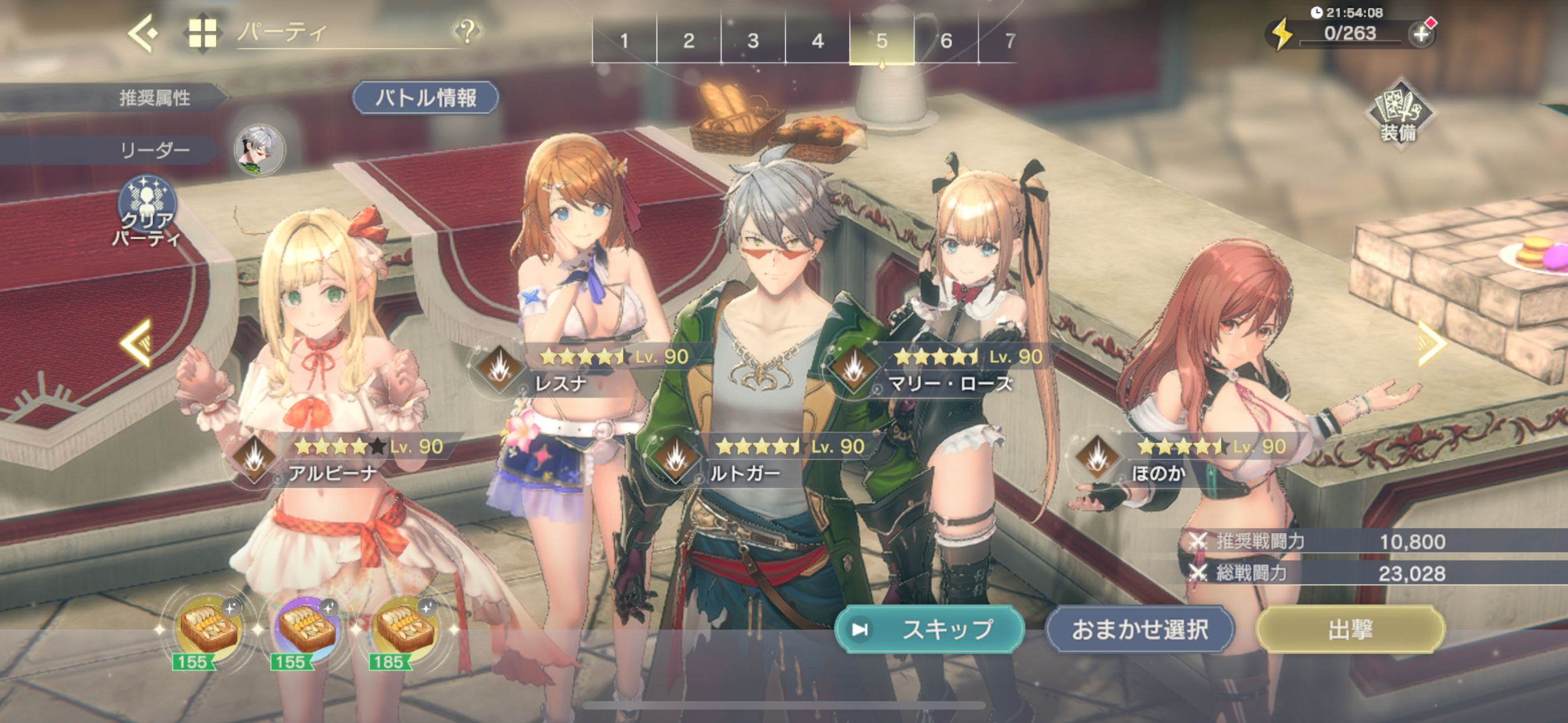This screenshot has width=1568, height=723.
Task: Switch to party slot 3
Action: [753, 41]
